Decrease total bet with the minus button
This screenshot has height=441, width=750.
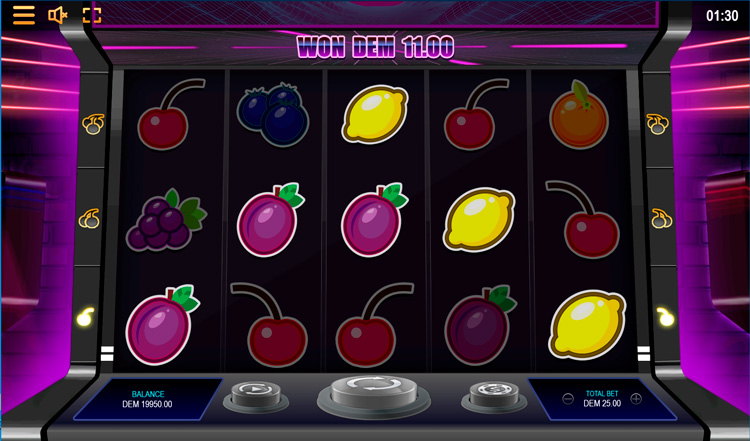tap(568, 399)
